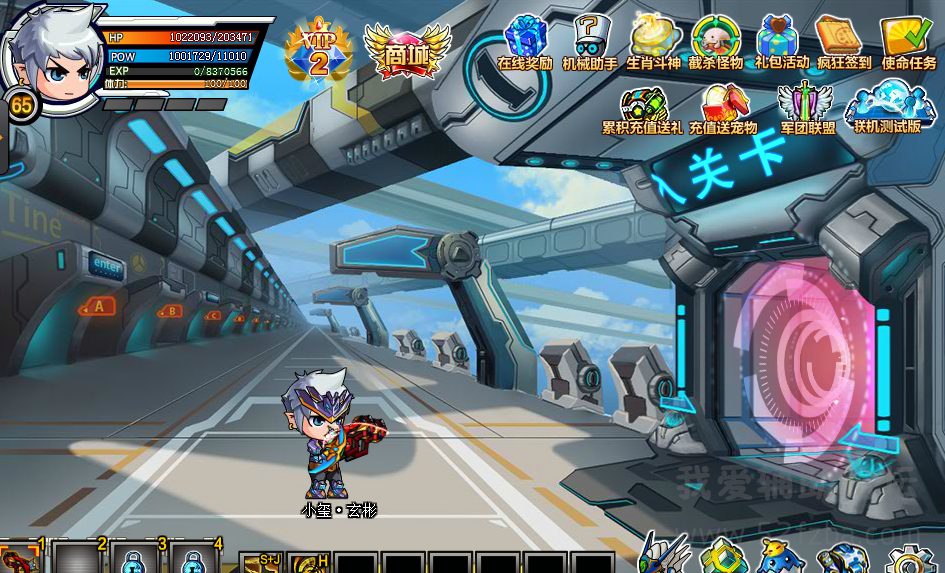Open the 累积充值送礼 recharge gift
945x573 pixels.
tap(642, 108)
